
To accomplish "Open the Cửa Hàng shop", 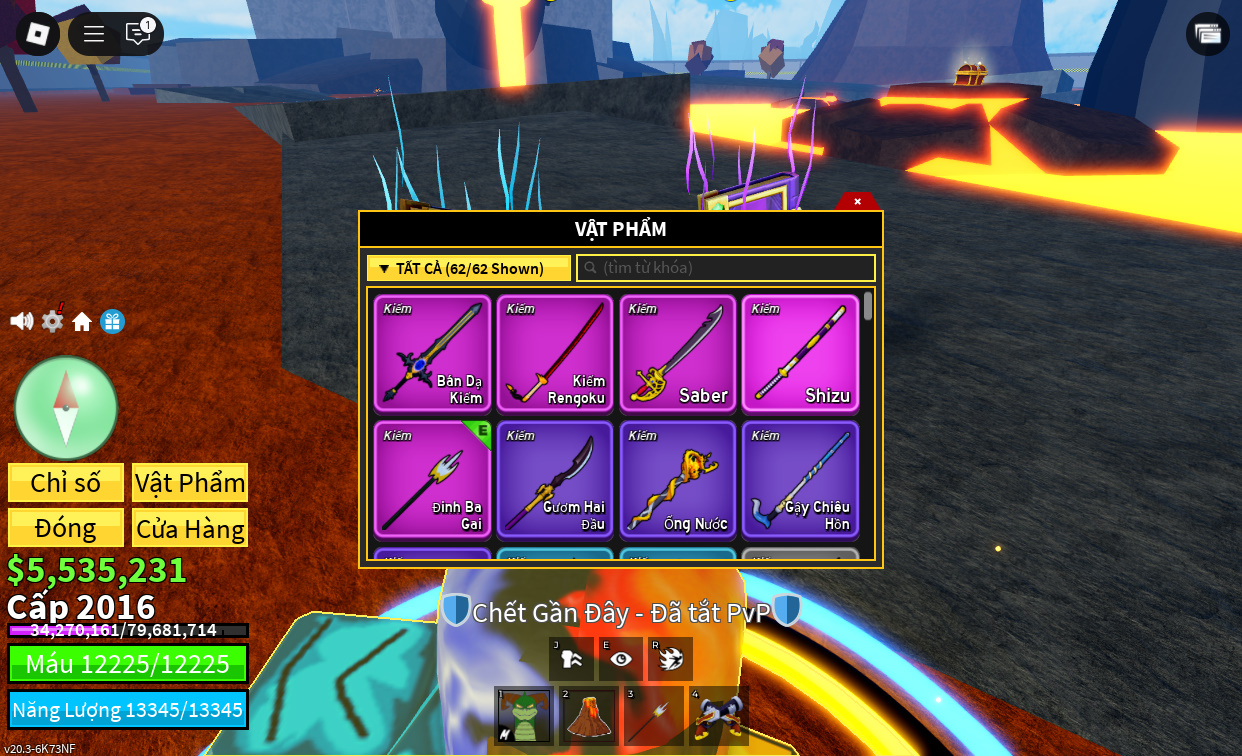I will 190,528.
